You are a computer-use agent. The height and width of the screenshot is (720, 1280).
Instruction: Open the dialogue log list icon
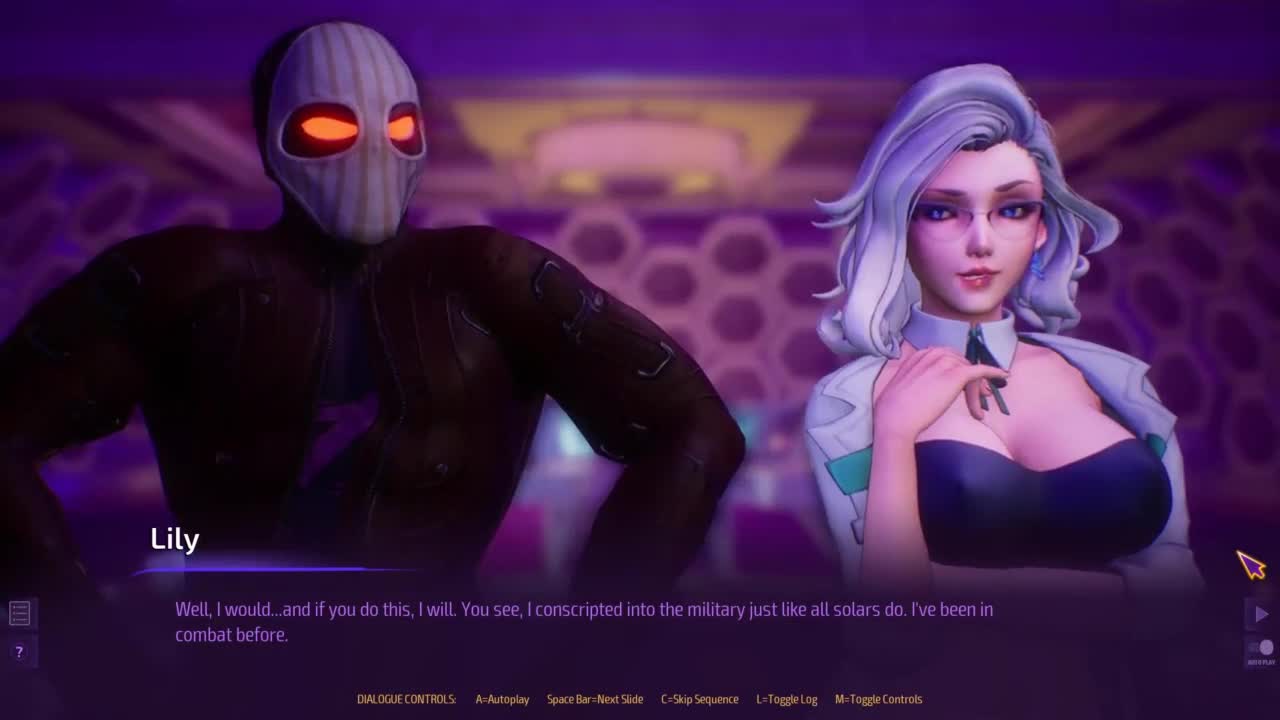(x=19, y=613)
